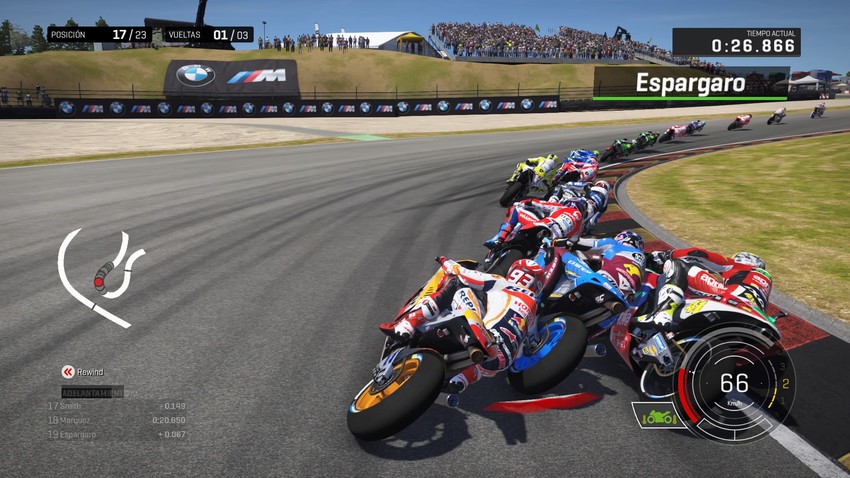Select Smith's row in the standings
Image resolution: width=850 pixels, height=478 pixels.
(116, 406)
